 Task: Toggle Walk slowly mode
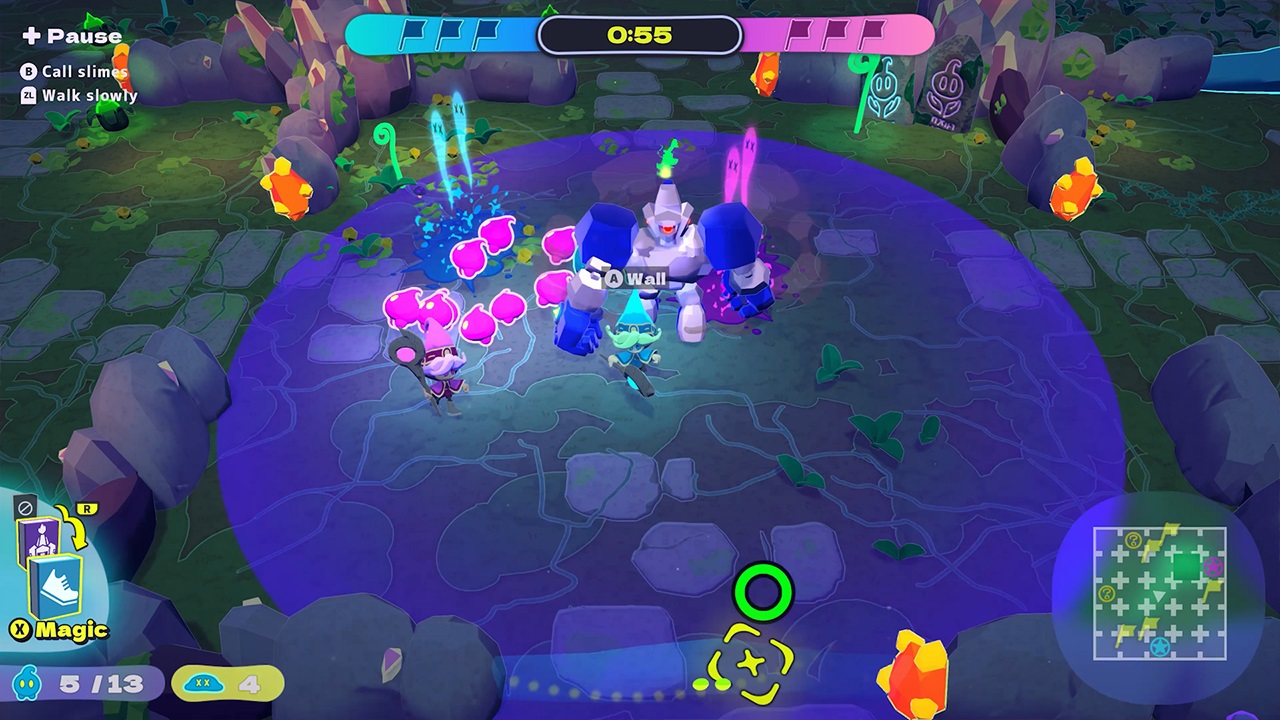[80, 95]
